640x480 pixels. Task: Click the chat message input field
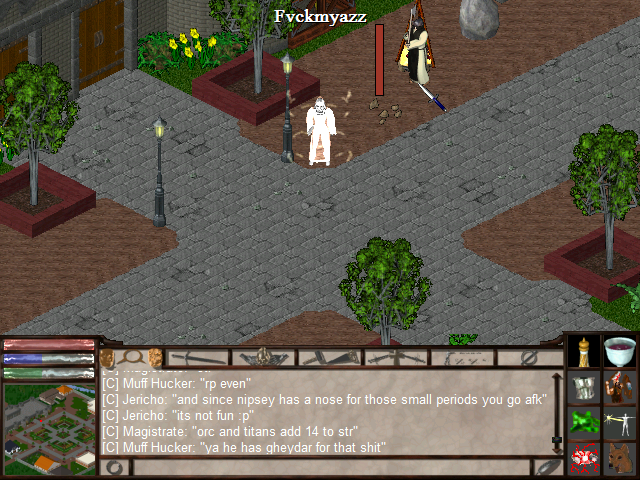pos(330,467)
